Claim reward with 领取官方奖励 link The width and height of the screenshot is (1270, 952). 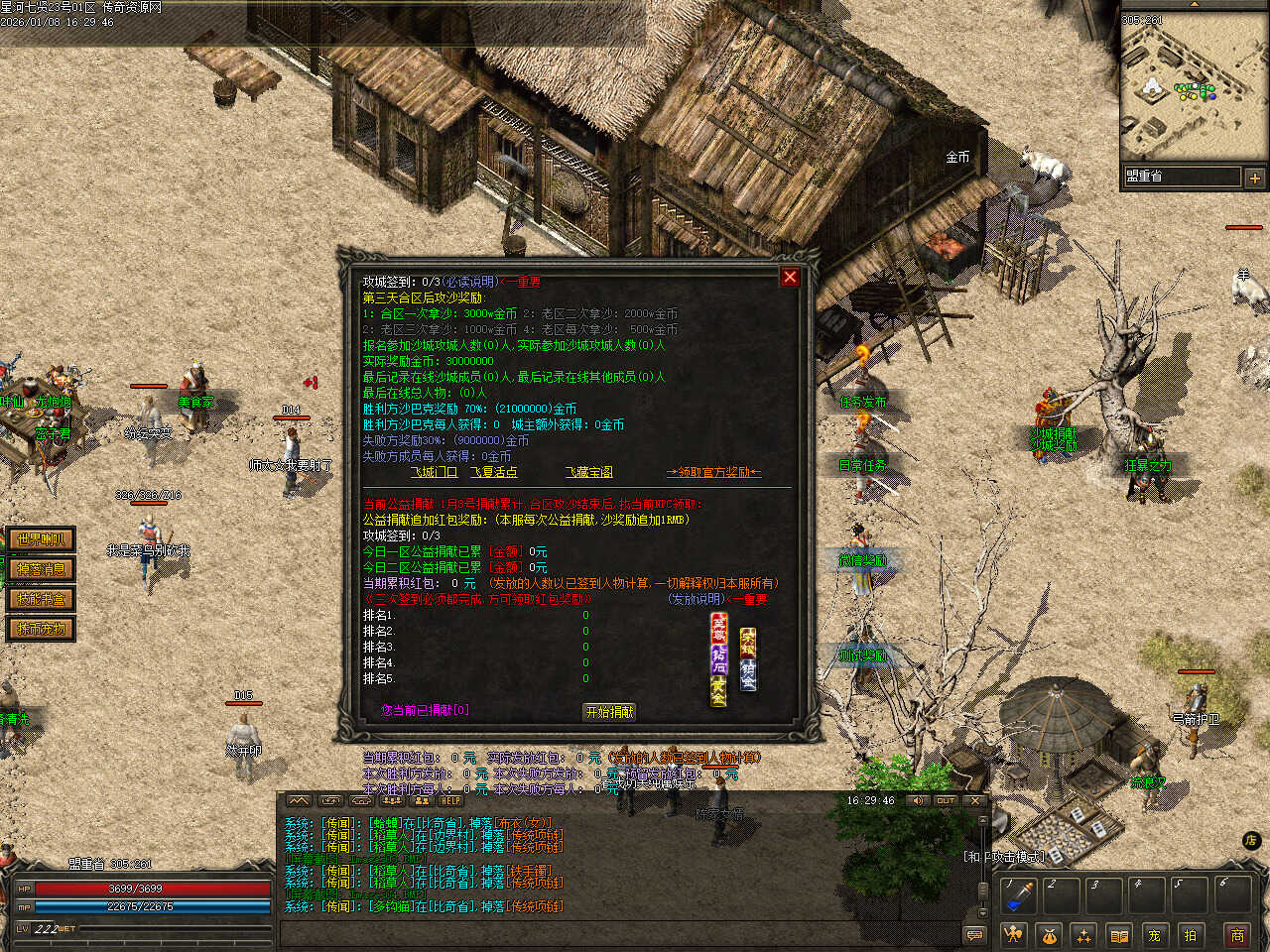coord(713,472)
